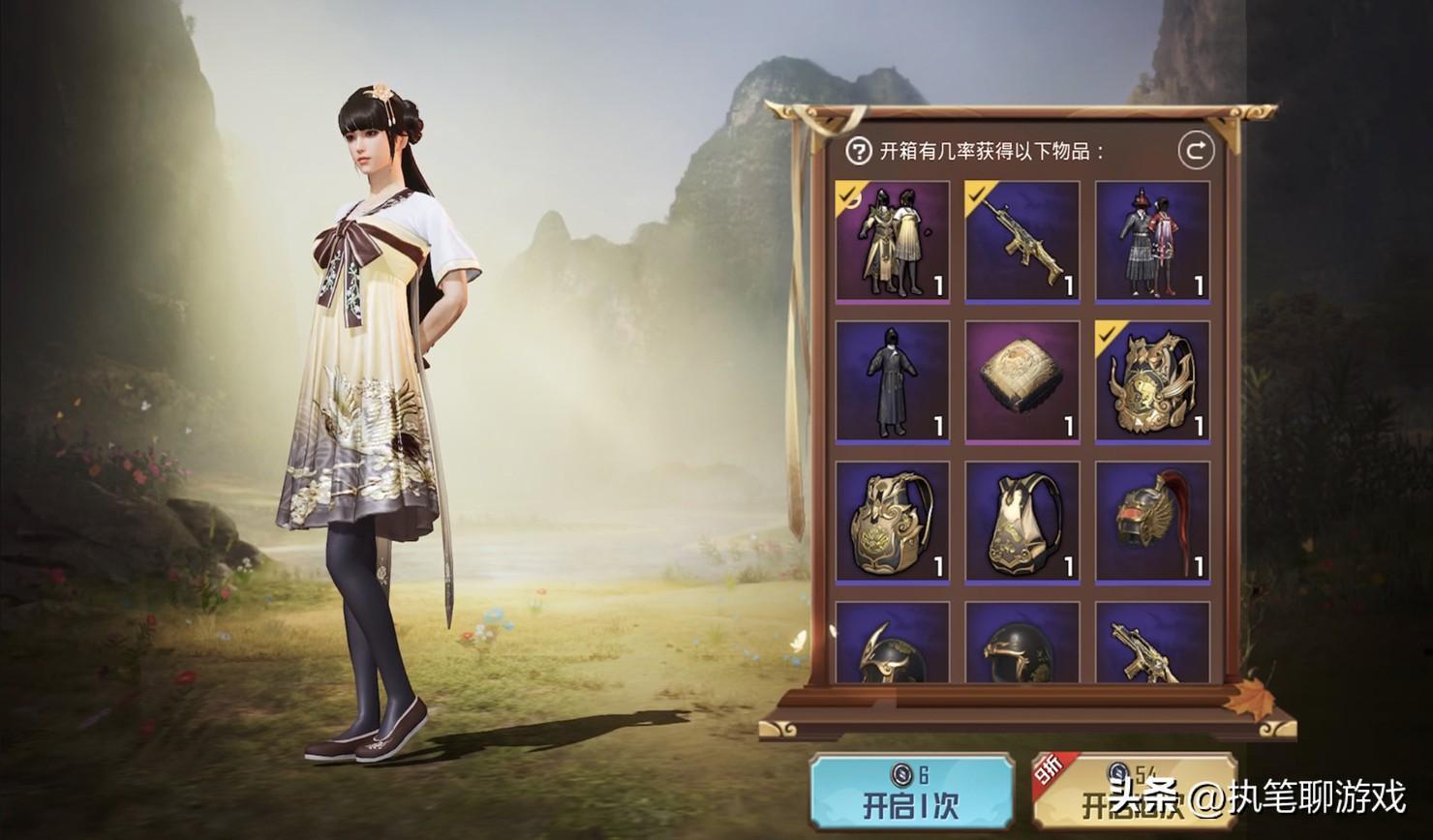Pick the dark long robe costume
Screen dimensions: 1433x840
892,381
